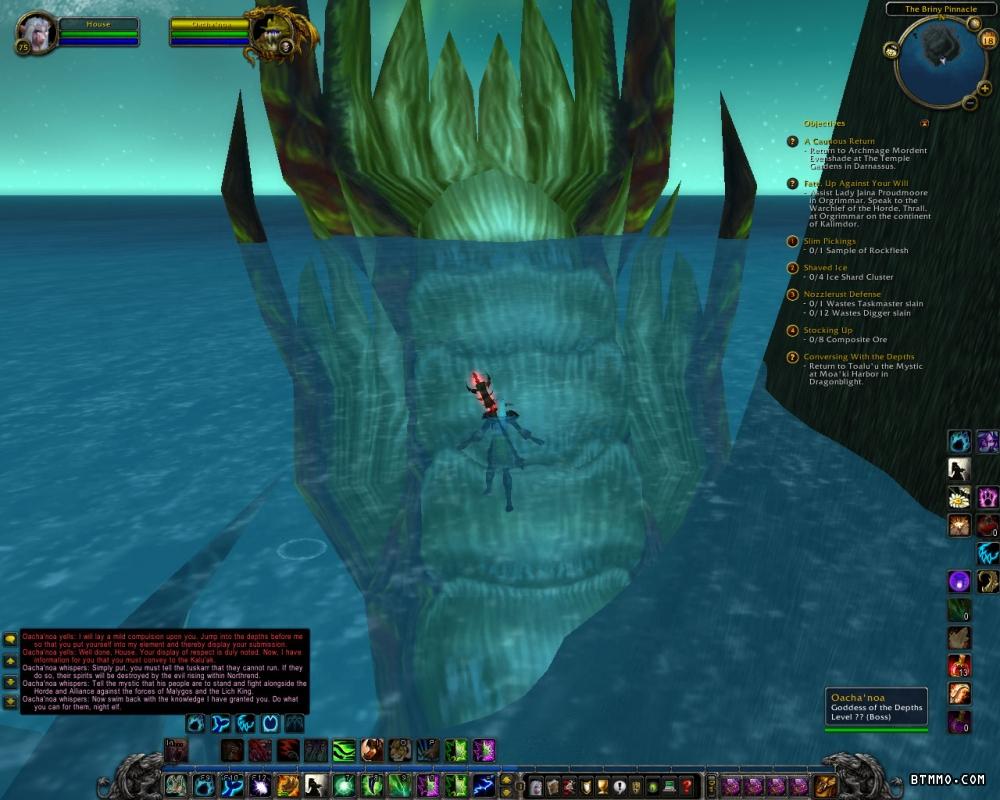The height and width of the screenshot is (800, 1000).
Task: Click the white silhouette ability on main bar
Action: 315,785
